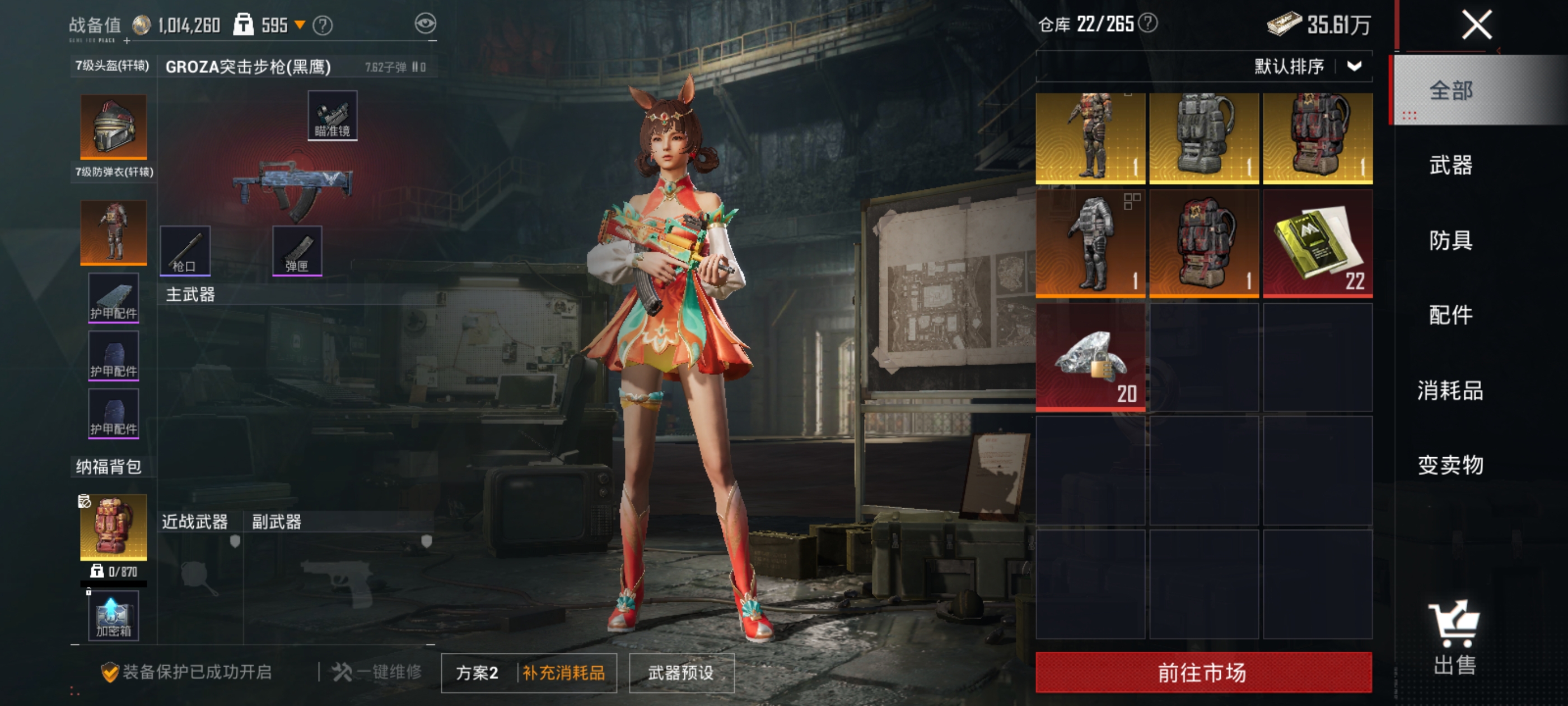Go to market via 前往市场 button
This screenshot has height=706, width=1568.
coord(1203,672)
